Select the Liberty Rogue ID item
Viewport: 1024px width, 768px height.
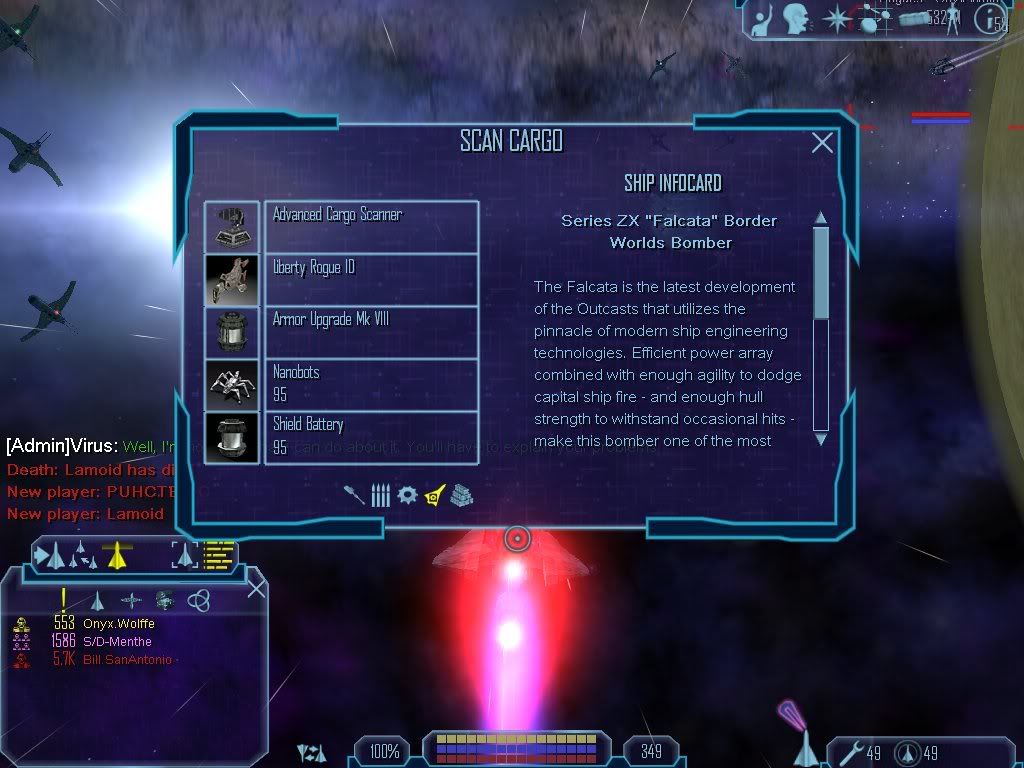coord(371,280)
